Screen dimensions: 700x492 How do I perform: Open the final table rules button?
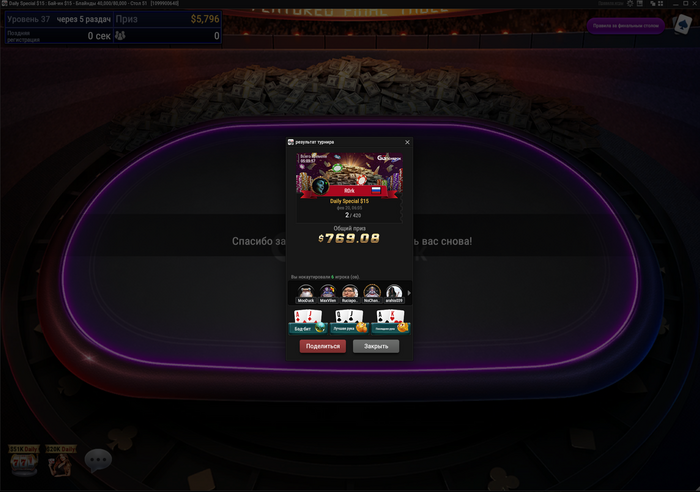[627, 25]
